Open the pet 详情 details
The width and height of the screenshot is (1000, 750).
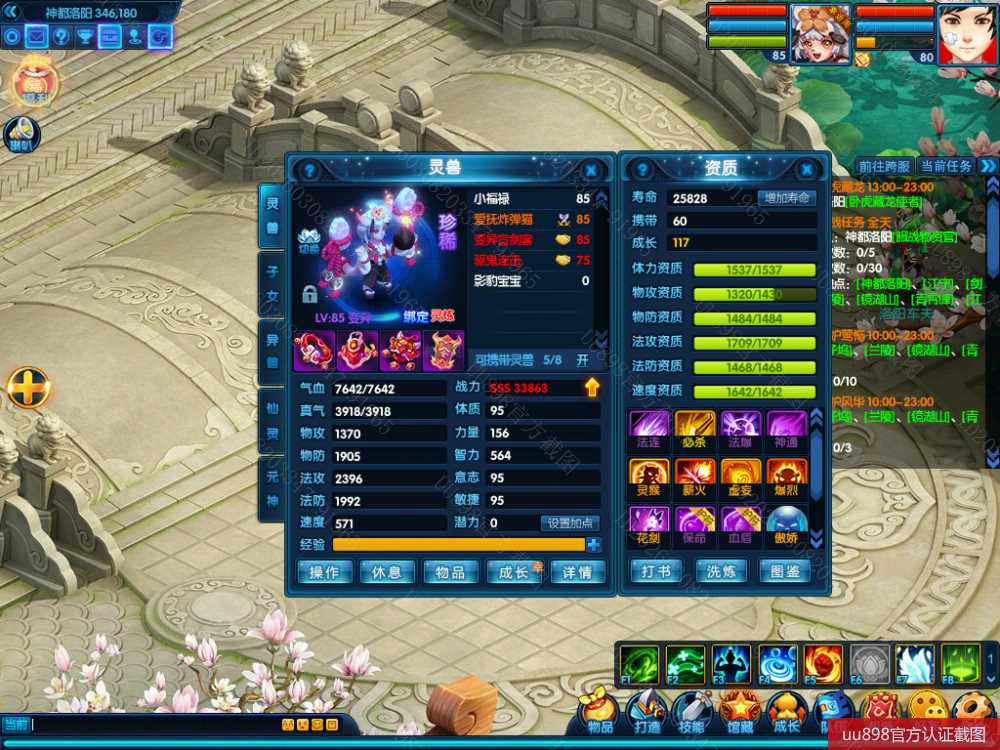[577, 572]
